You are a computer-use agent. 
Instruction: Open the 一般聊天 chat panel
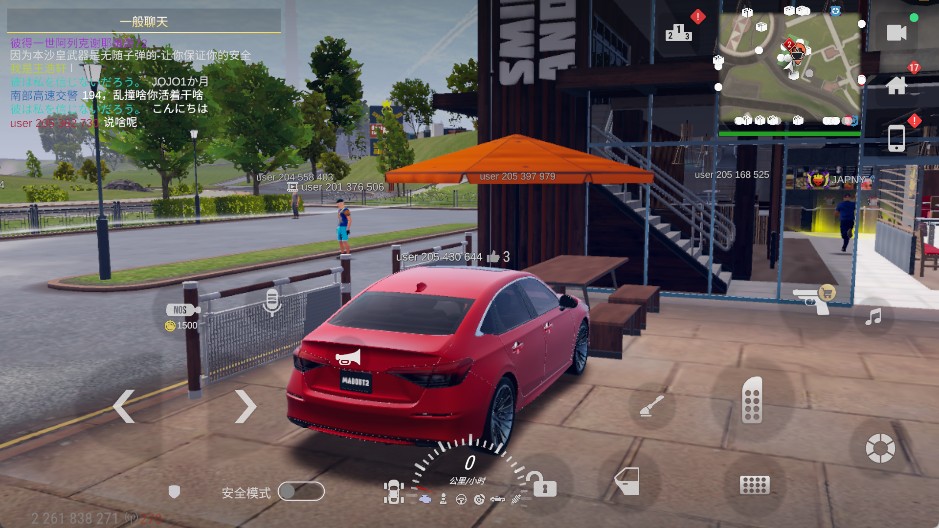pyautogui.click(x=145, y=21)
